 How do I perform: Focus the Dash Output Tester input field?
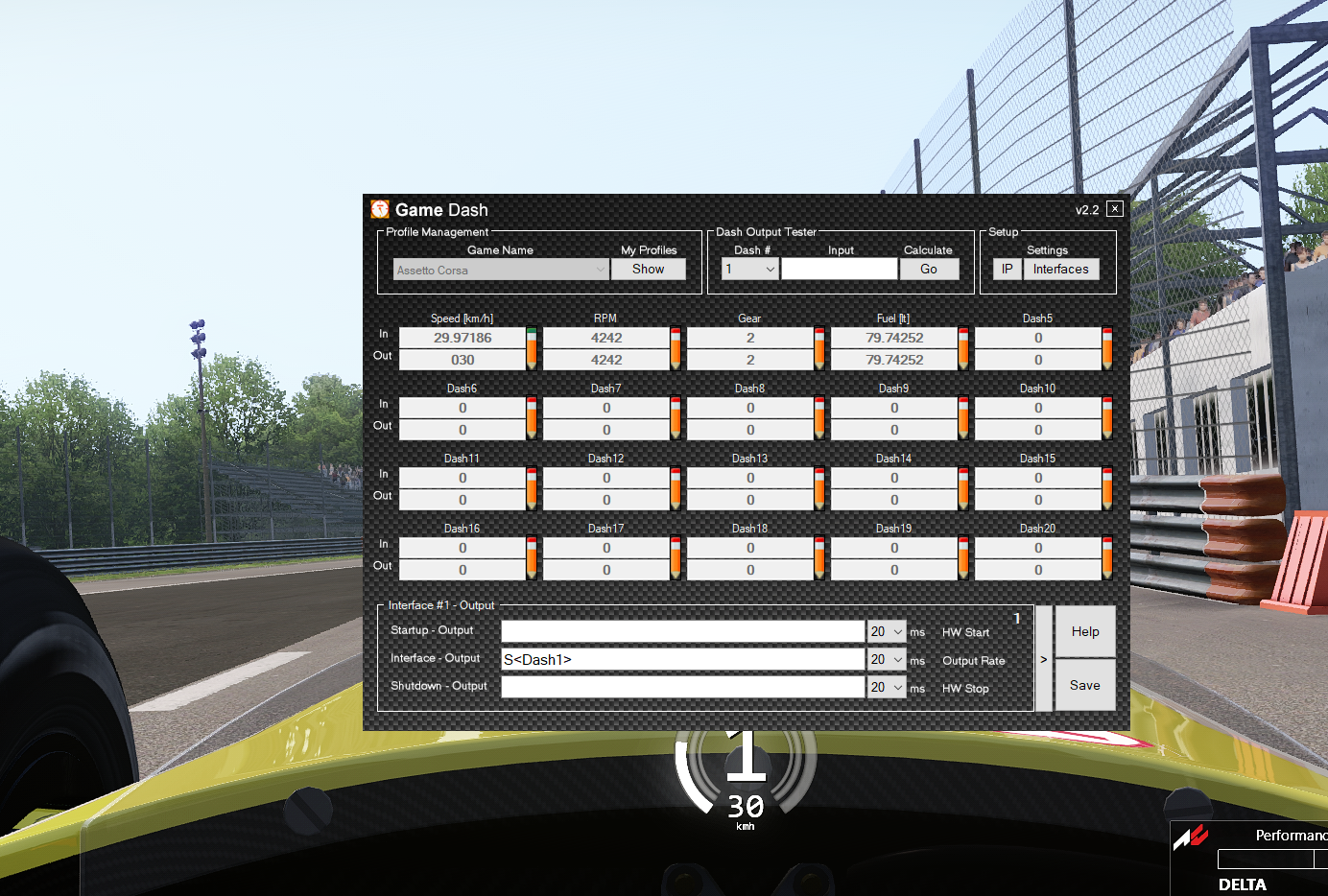839,270
